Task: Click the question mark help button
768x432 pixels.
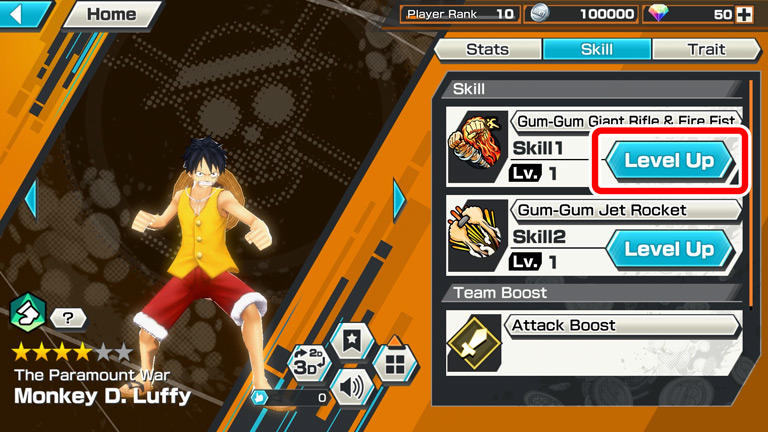Action: click(68, 318)
